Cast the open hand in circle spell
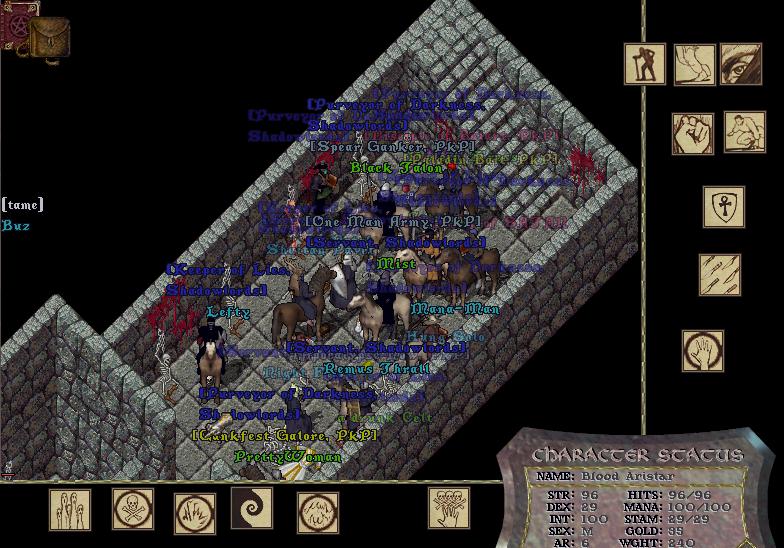This screenshot has width=784, height=548. 703,351
